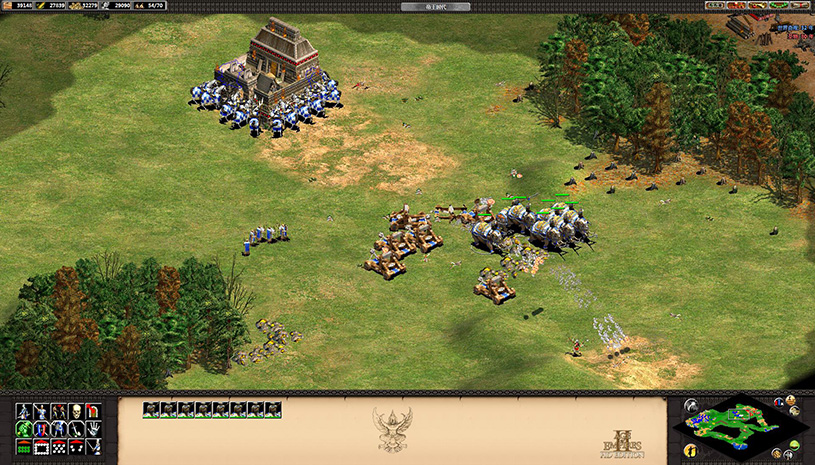The height and width of the screenshot is (465, 815).
Task: Click the first selected unit portrait
Action: pos(151,408)
